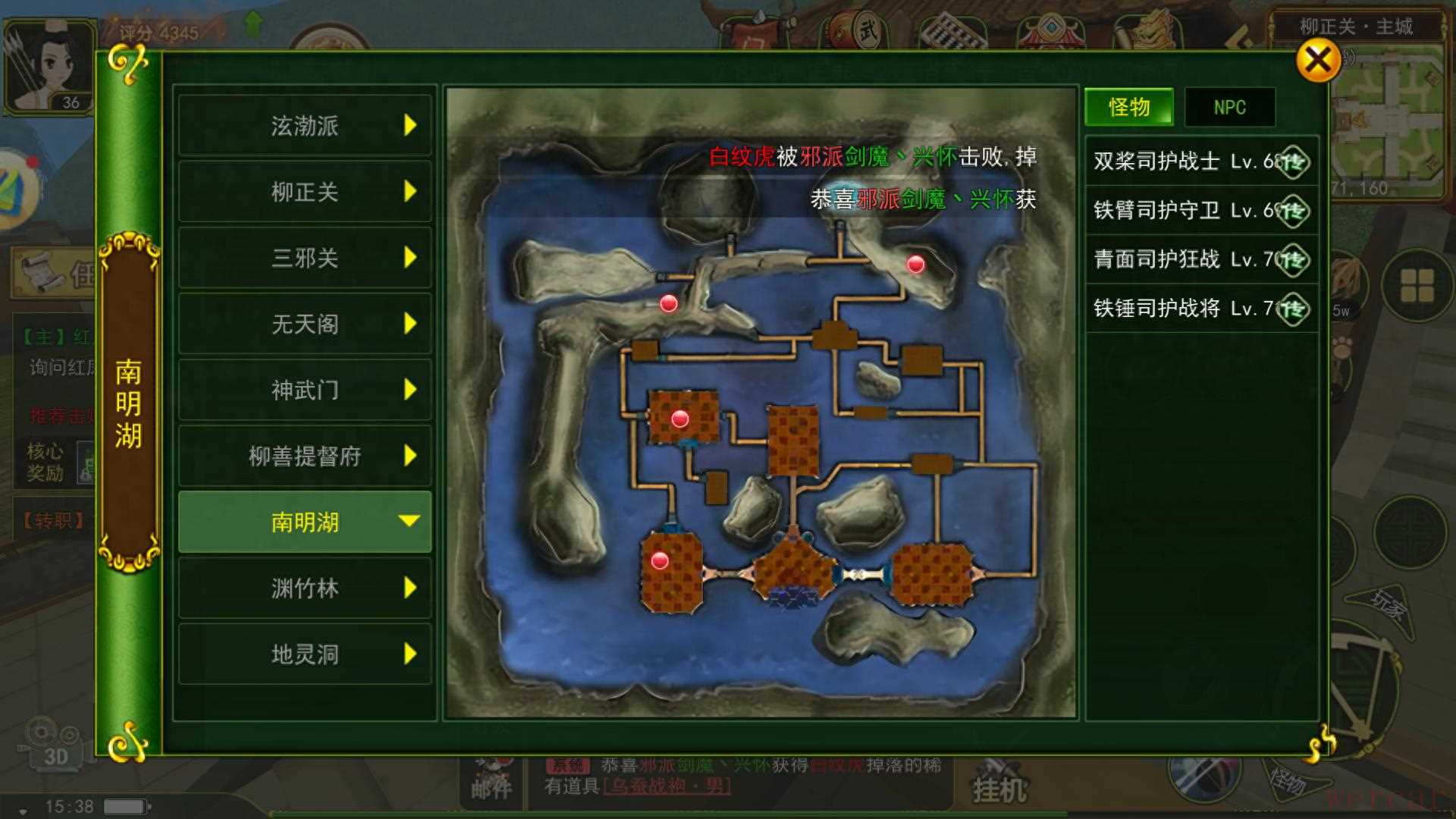Teleport to 铁臂司护守卫 monster
1456x819 pixels.
[x=1292, y=211]
